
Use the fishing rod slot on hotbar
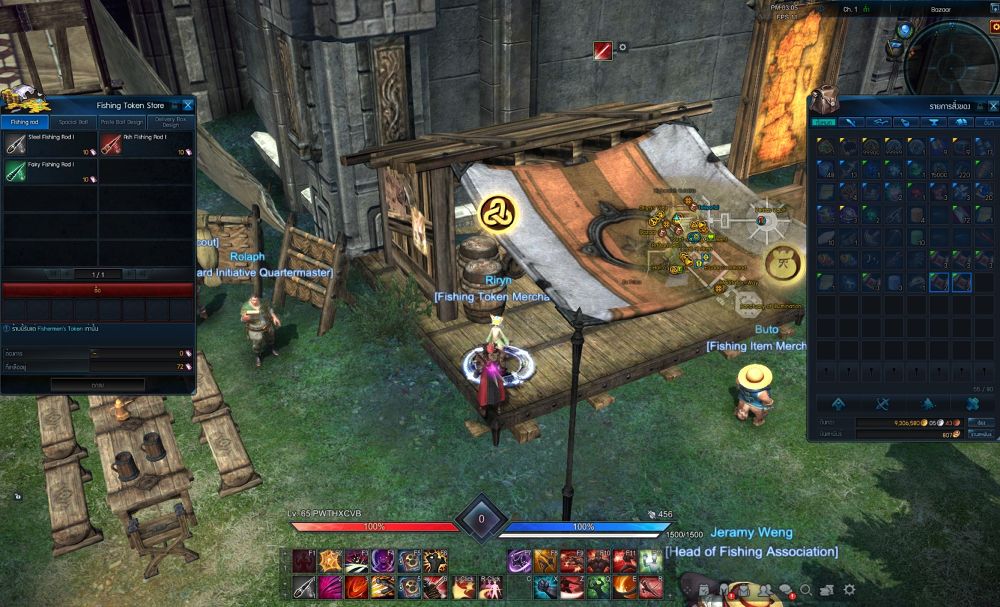[304, 586]
